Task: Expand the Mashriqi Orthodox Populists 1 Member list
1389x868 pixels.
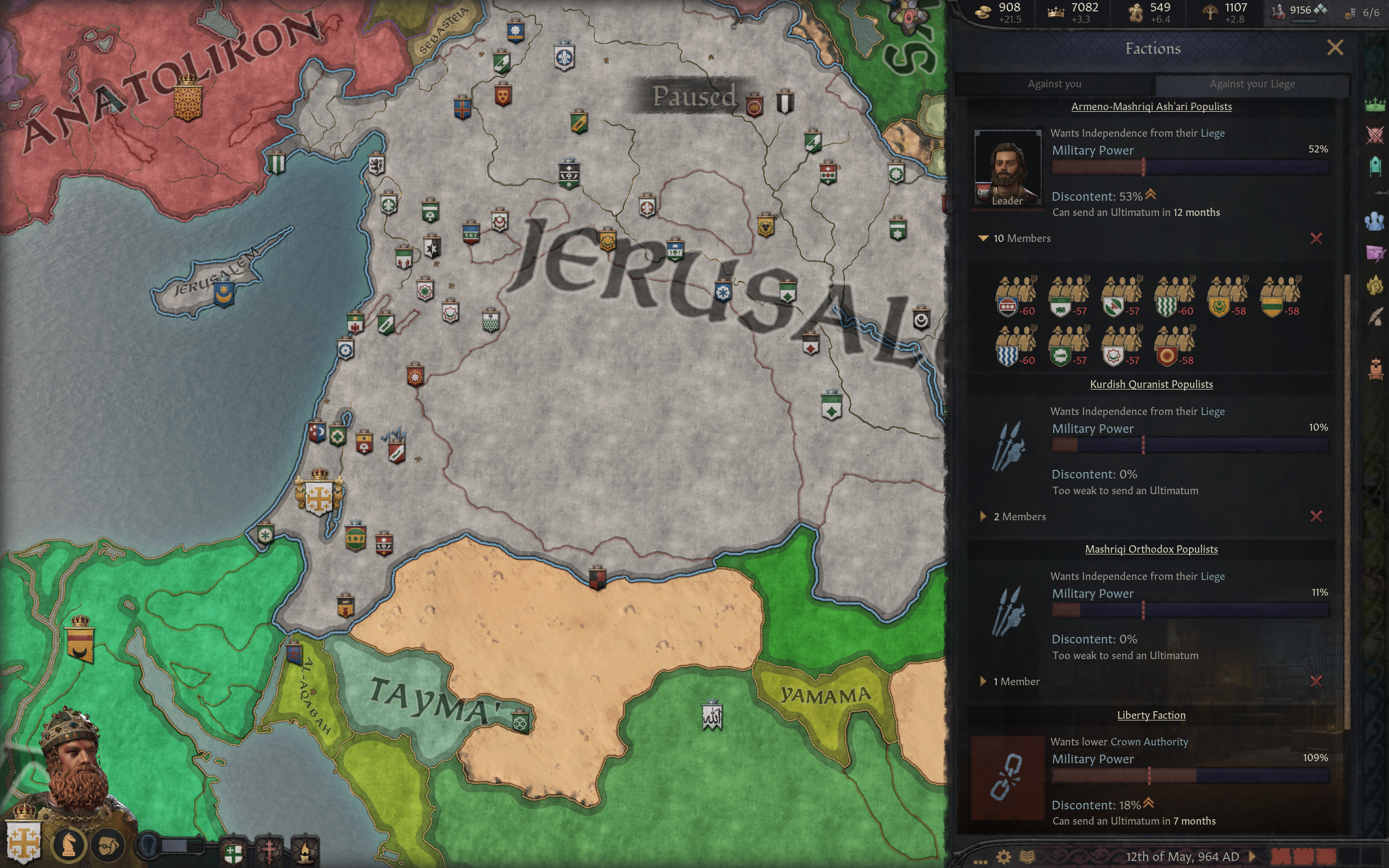Action: coord(983,681)
